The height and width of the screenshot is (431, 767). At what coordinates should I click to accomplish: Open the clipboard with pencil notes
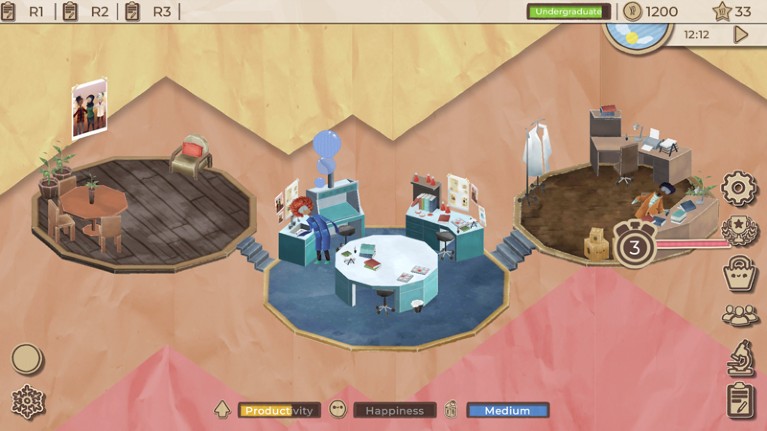pyautogui.click(x=740, y=400)
